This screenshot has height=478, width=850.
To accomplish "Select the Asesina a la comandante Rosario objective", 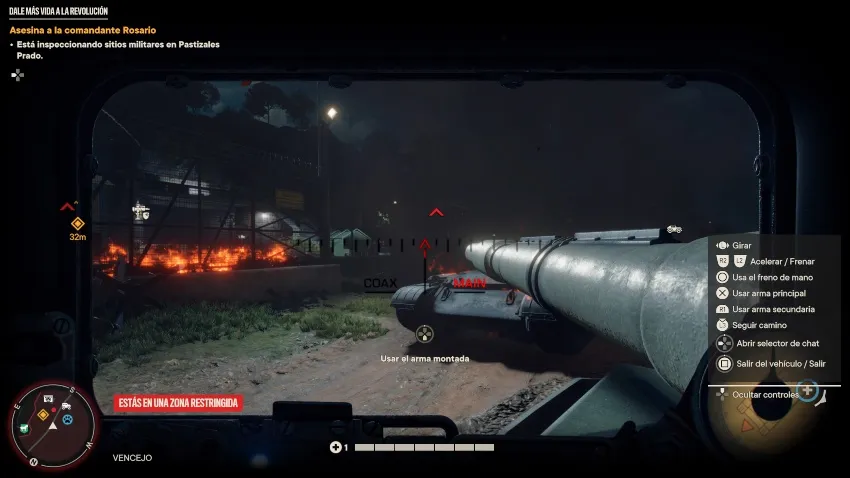I will [82, 30].
